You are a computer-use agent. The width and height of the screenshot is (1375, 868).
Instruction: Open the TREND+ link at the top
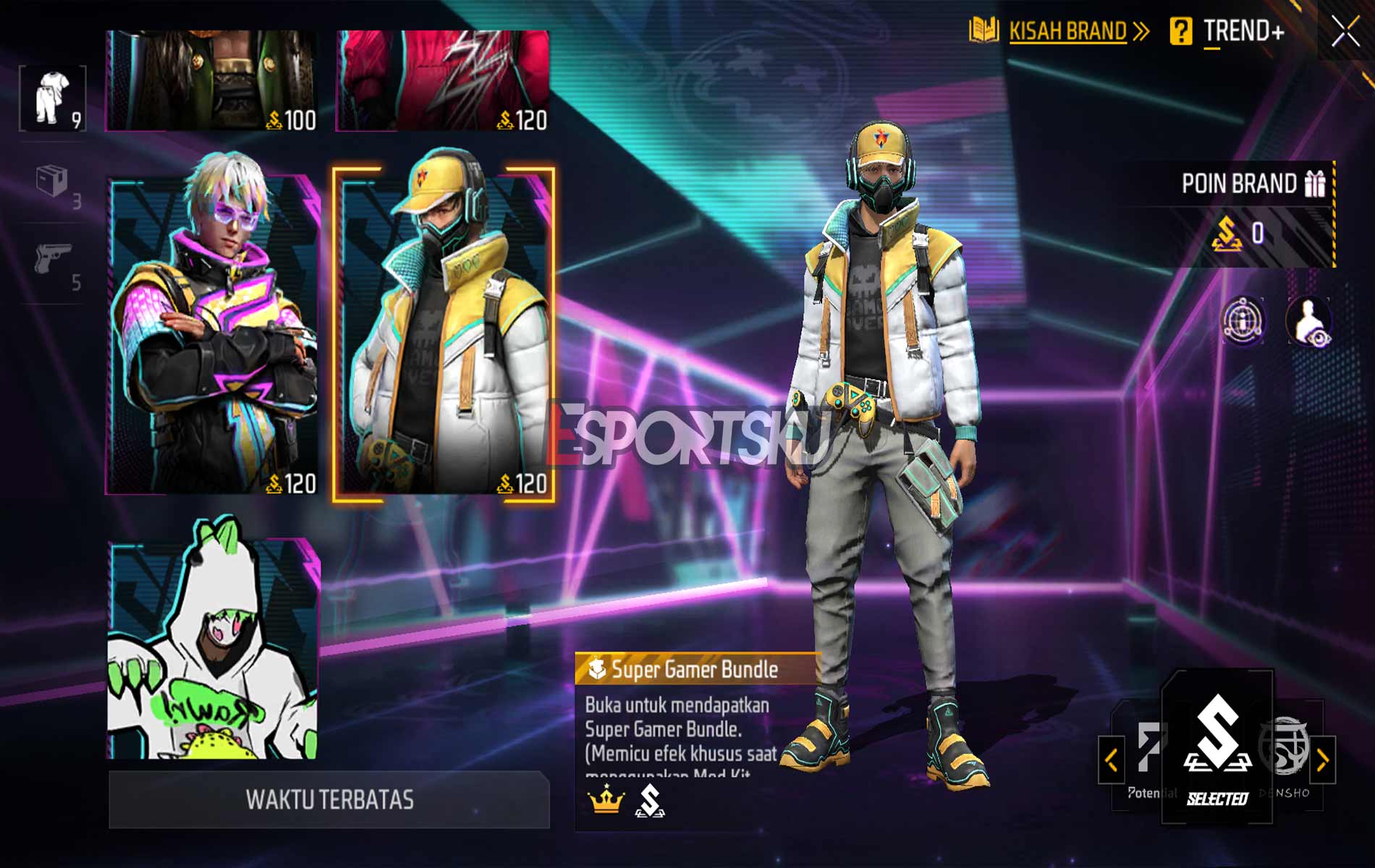click(x=1243, y=31)
